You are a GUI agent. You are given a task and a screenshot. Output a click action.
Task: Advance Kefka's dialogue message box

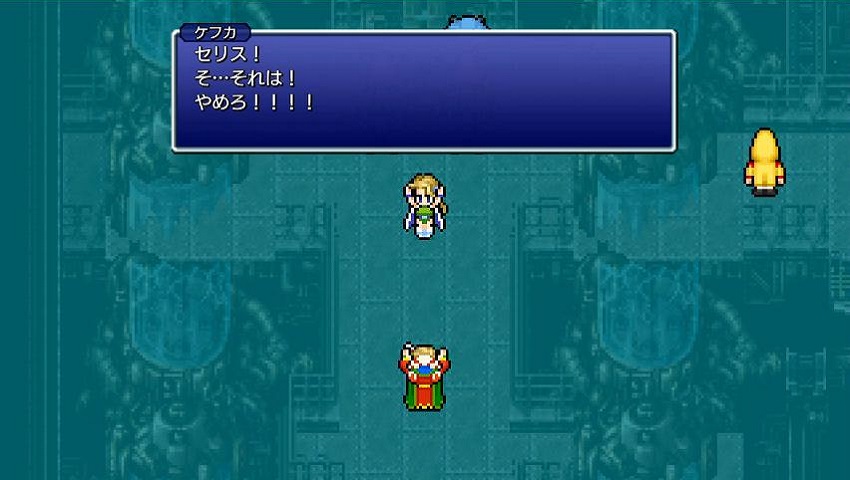tap(423, 90)
